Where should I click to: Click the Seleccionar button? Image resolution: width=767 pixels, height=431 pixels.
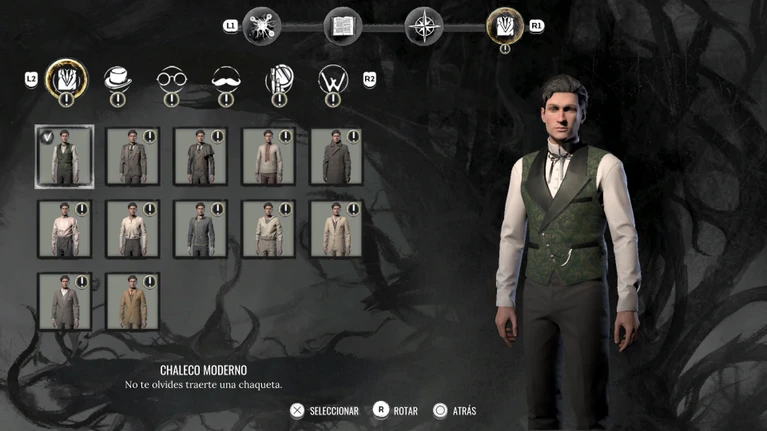click(324, 411)
